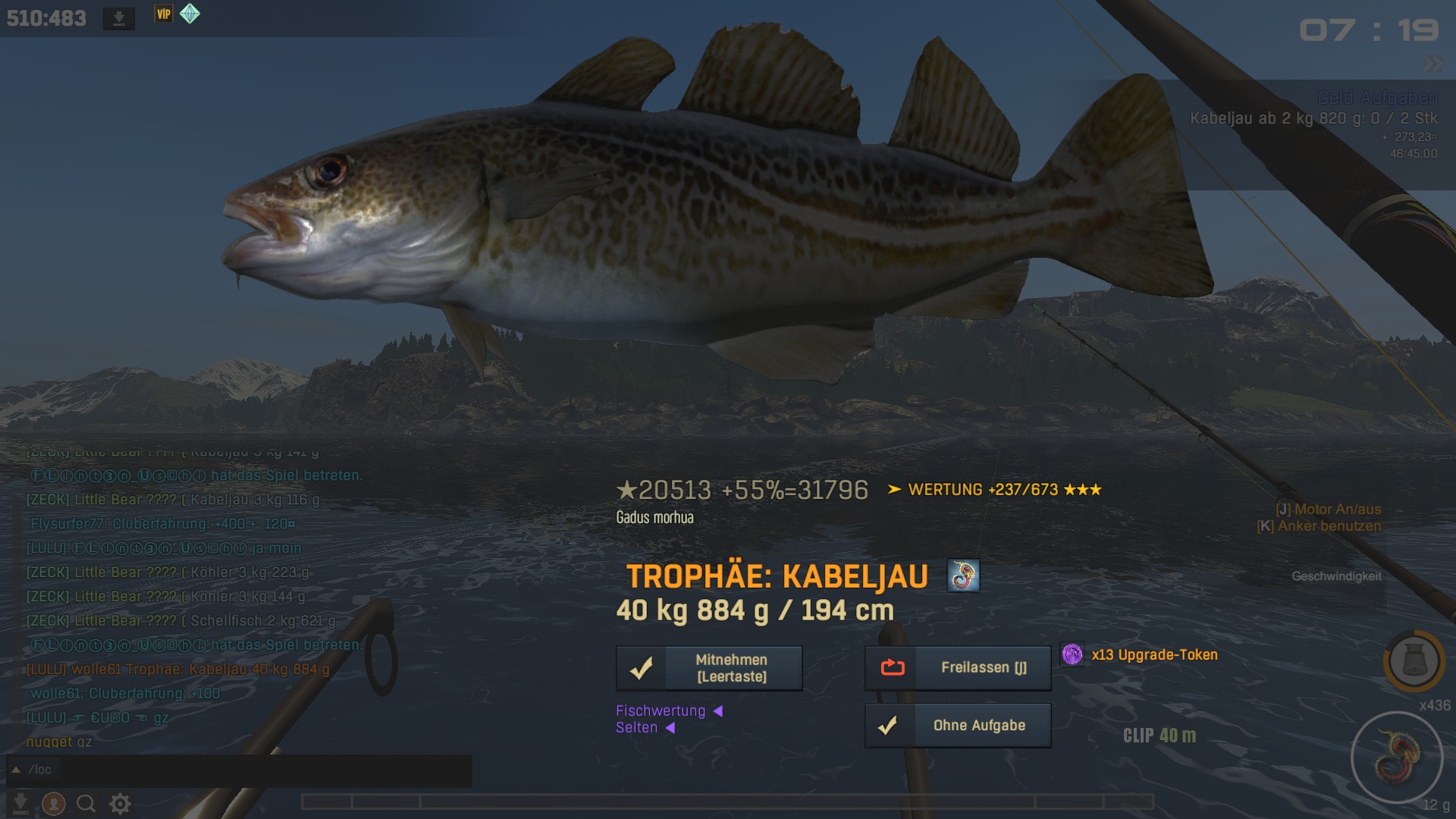Screen dimensions: 1456x819
Task: Keep the fish with Mitnehmen
Action: coord(709,668)
